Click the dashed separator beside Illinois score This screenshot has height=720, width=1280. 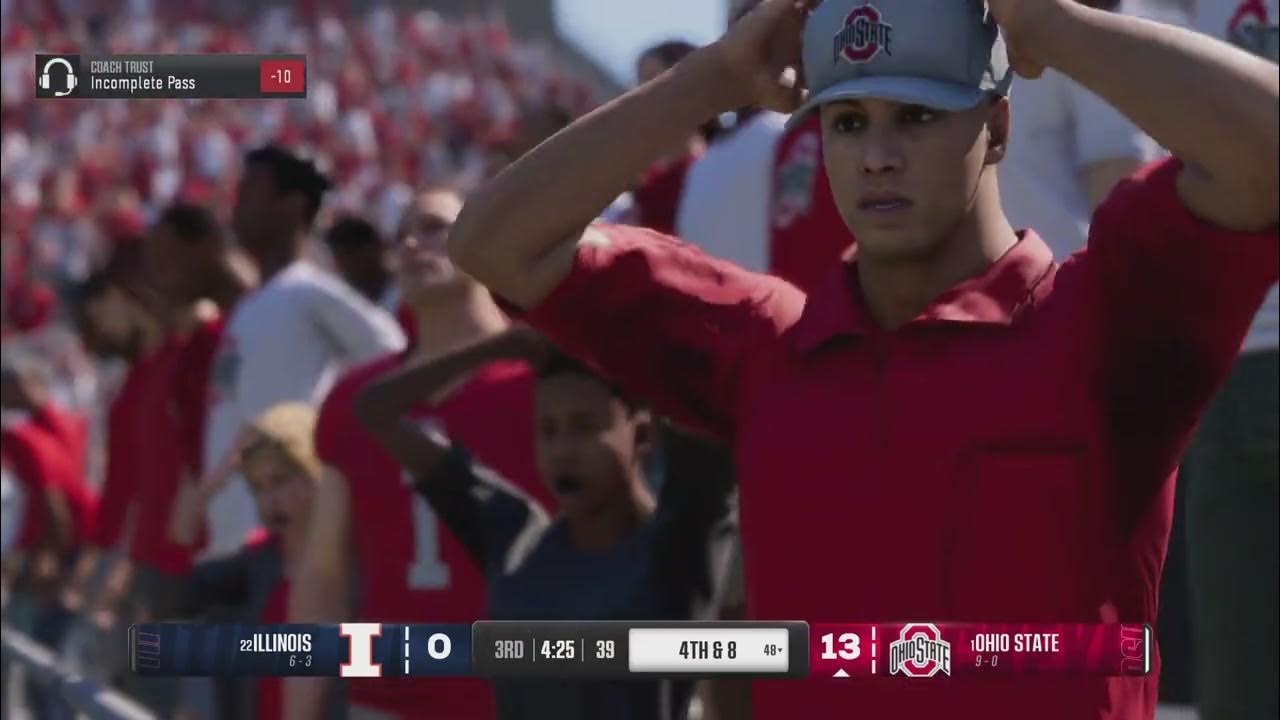[x=406, y=648]
